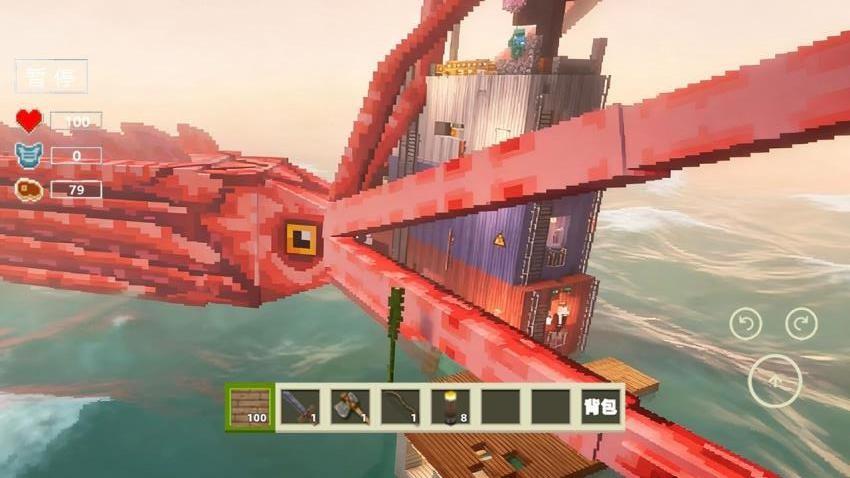Select the wood plank block slot
Screen dimensions: 850x478
(250, 407)
